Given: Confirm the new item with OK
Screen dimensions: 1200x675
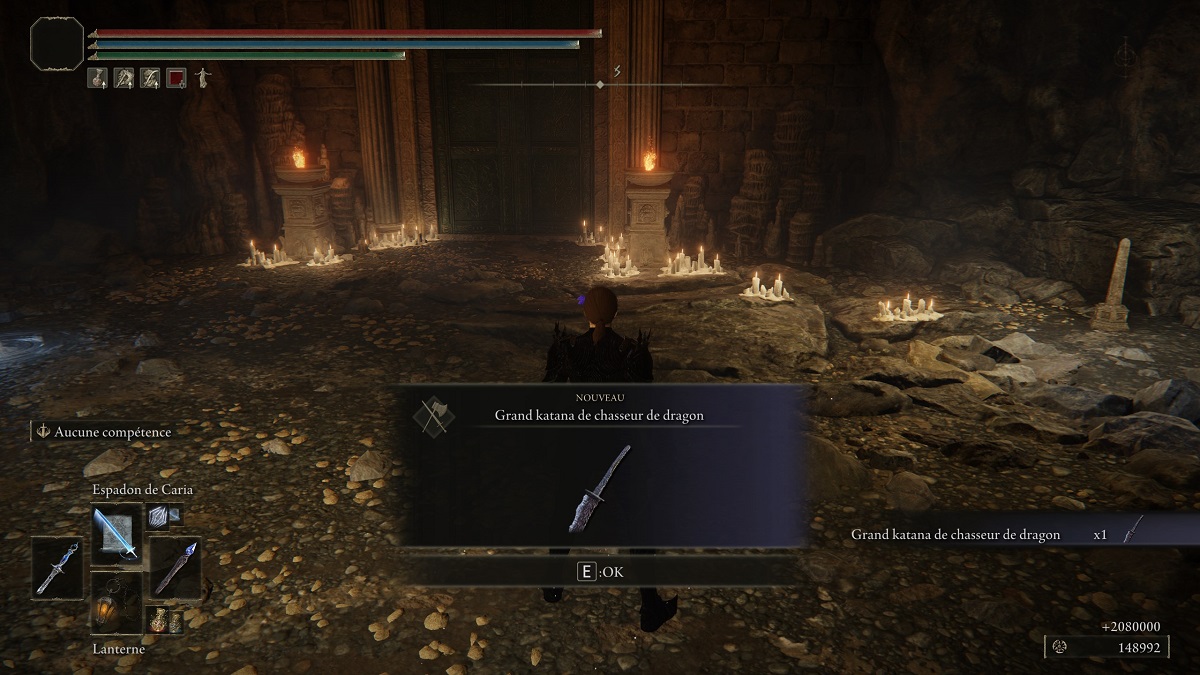Looking at the screenshot, I should coord(600,572).
